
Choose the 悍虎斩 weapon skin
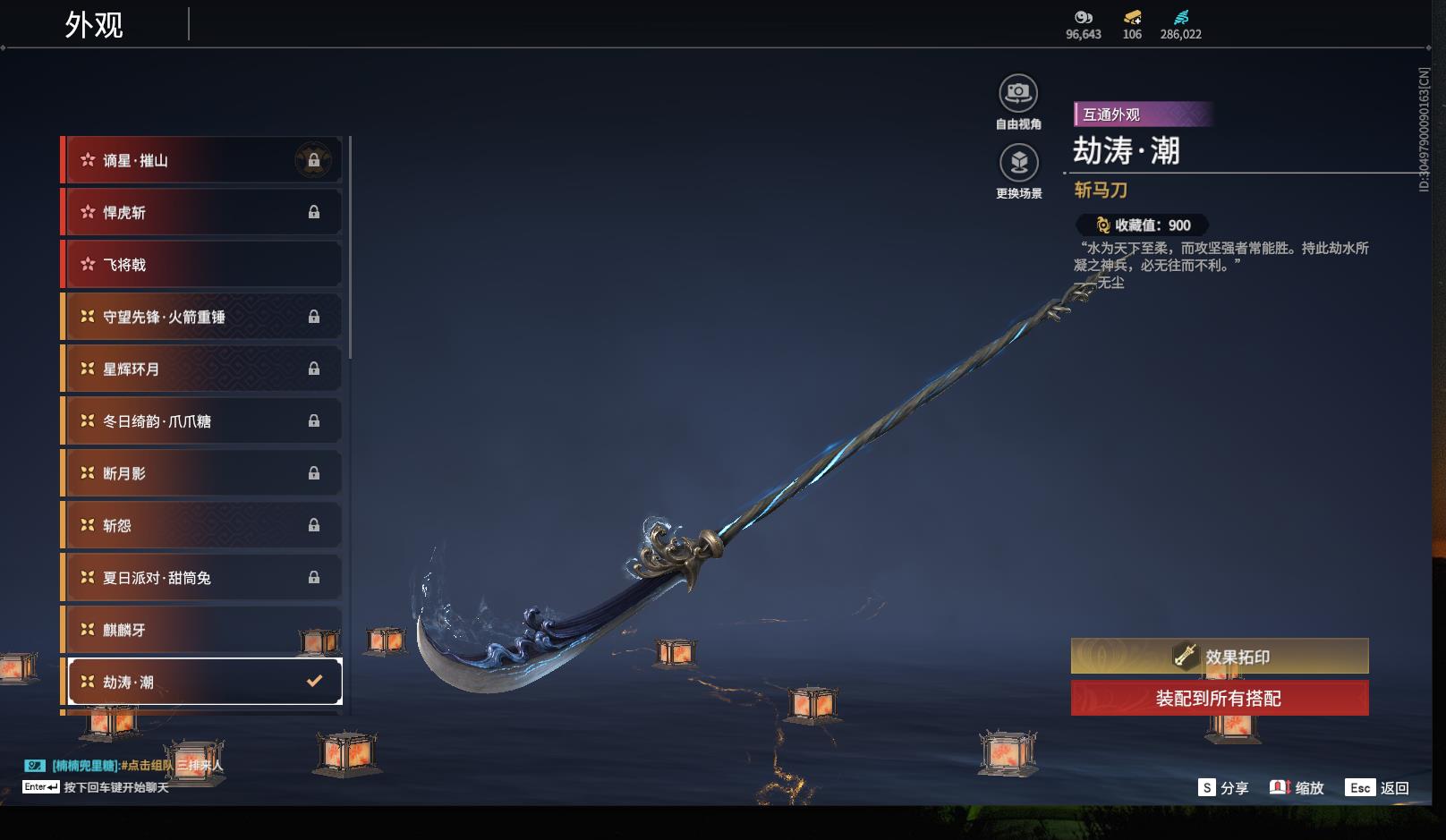pyautogui.click(x=201, y=212)
